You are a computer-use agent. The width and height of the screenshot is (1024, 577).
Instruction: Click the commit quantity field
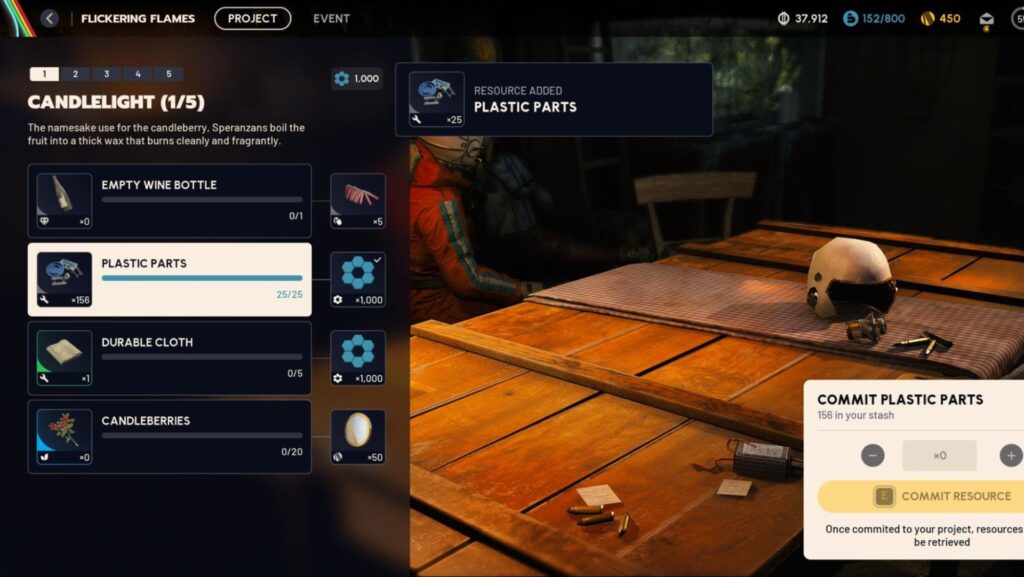(939, 456)
